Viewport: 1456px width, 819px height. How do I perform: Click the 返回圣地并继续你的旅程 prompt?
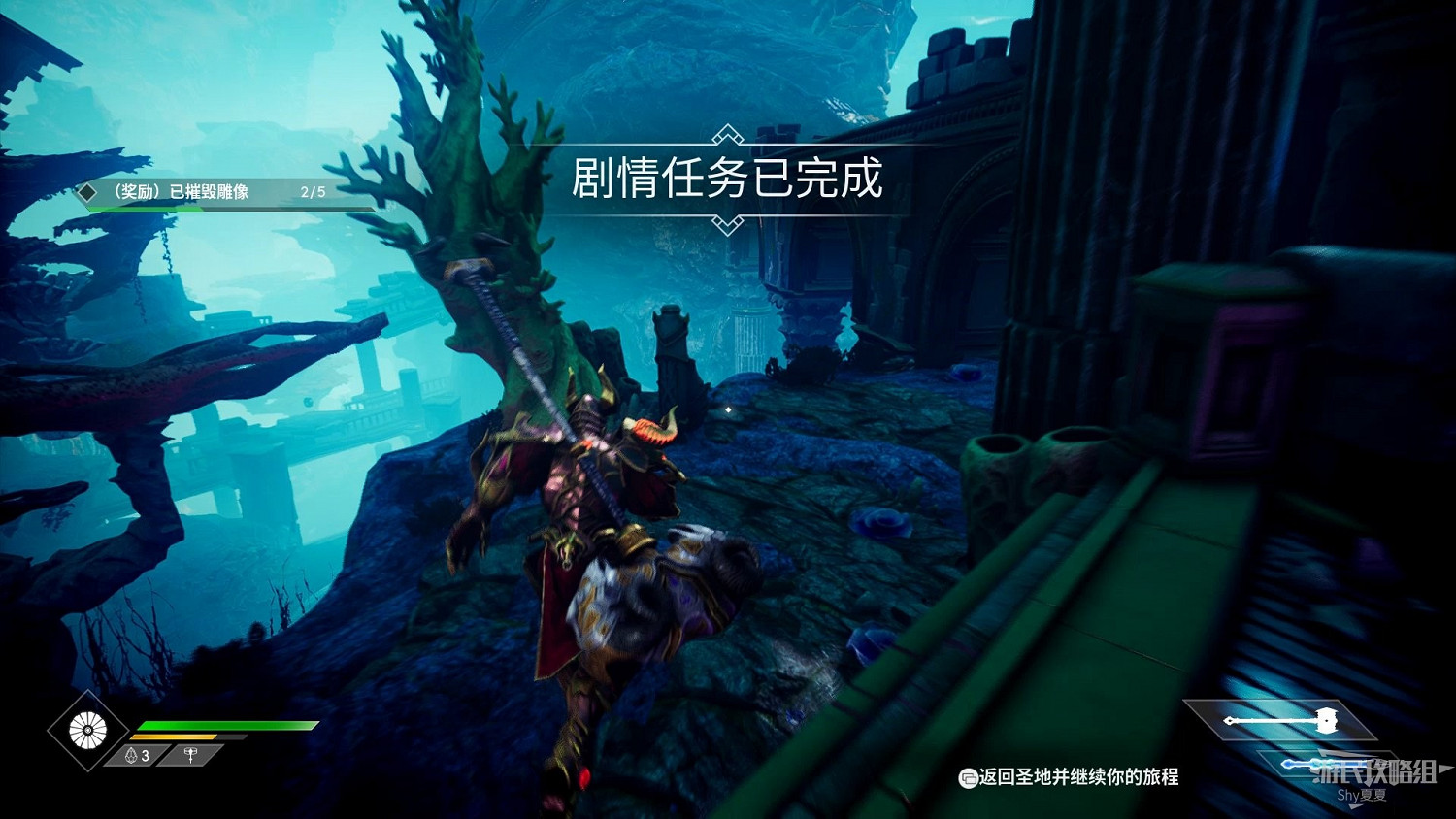tap(1077, 777)
